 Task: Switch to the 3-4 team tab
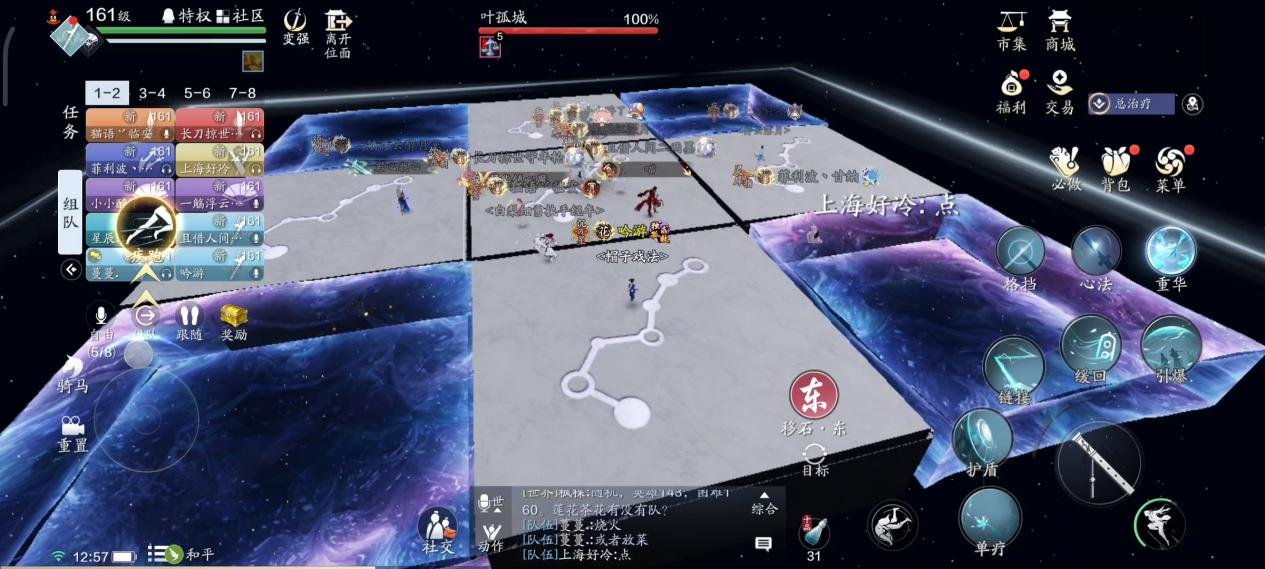point(152,93)
